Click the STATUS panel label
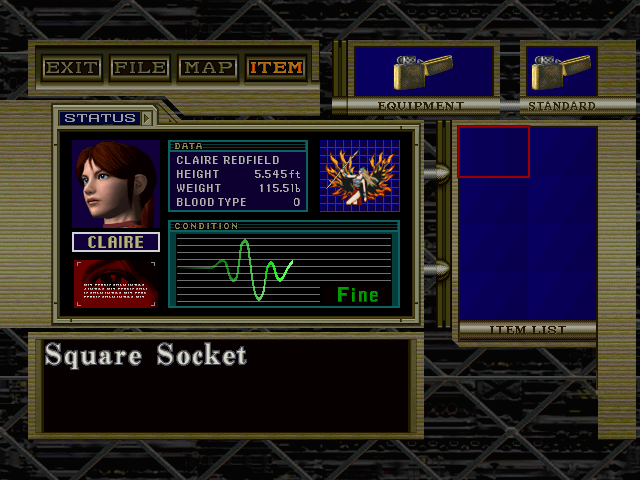Viewport: 640px width, 480px height. (99, 118)
